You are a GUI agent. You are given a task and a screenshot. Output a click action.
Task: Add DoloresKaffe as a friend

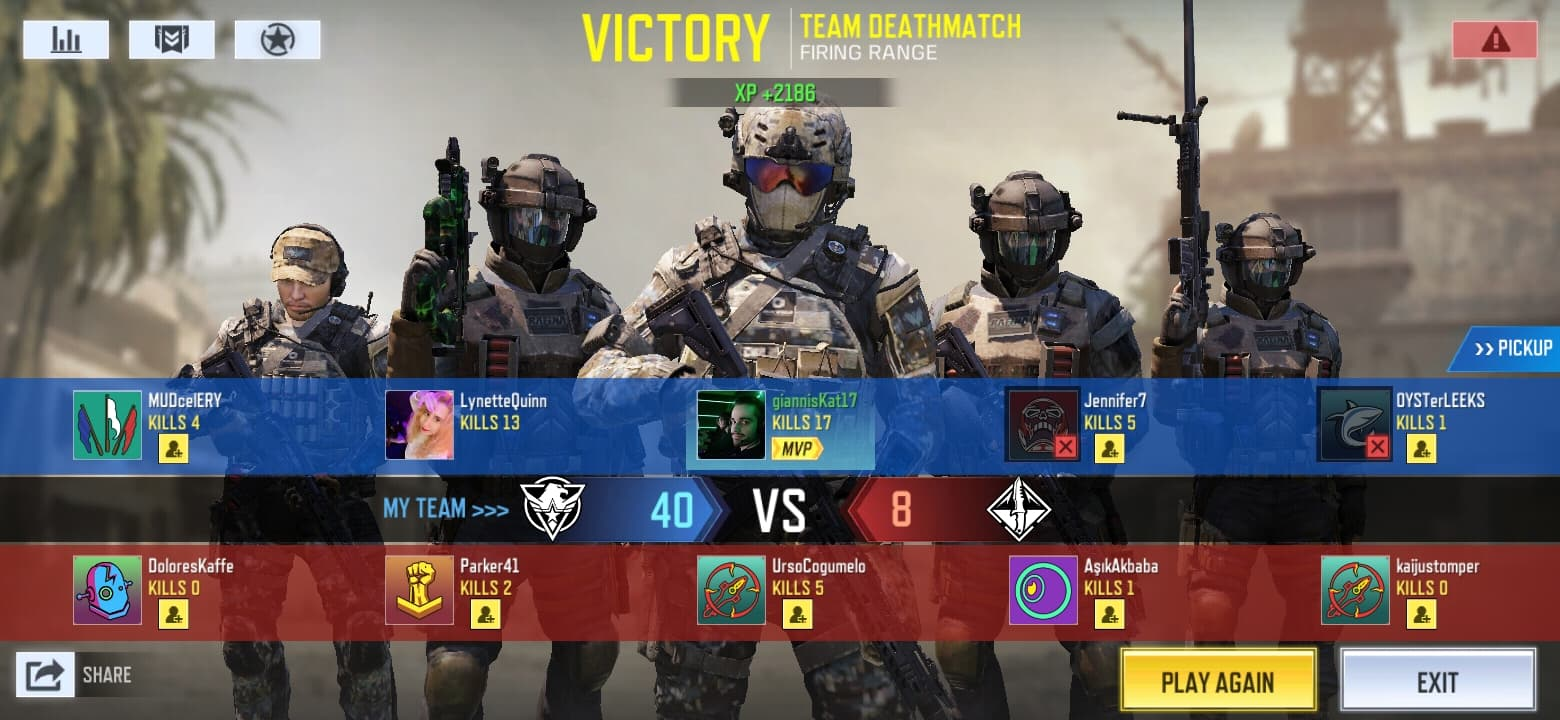173,614
